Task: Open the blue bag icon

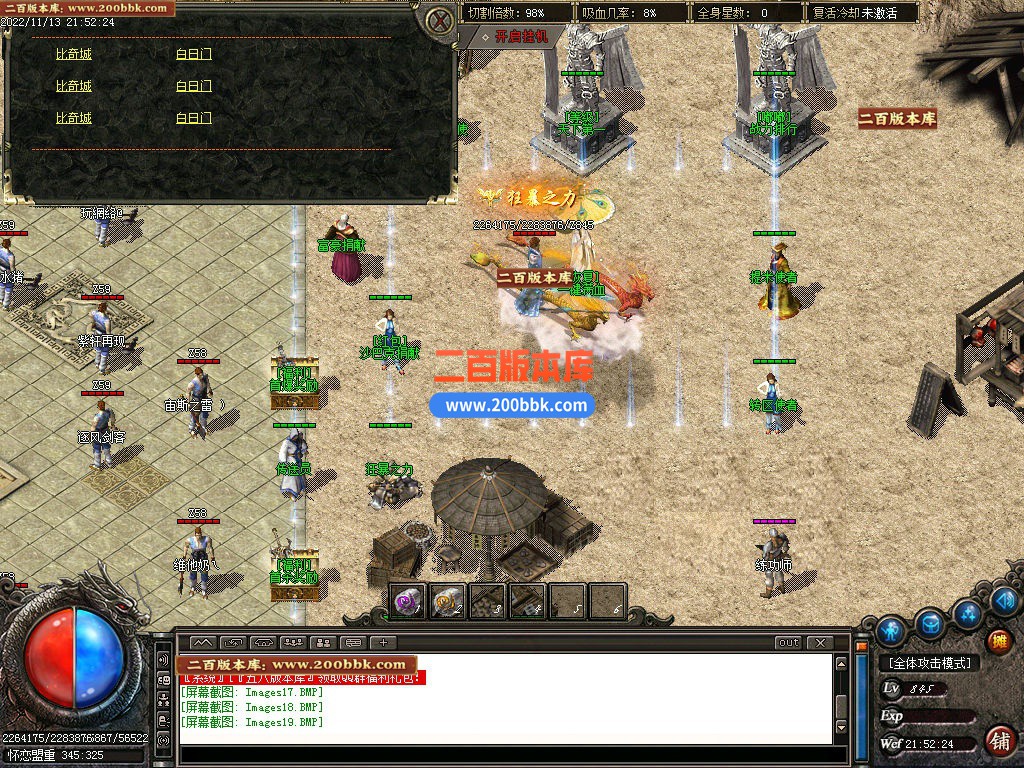Action: click(x=931, y=623)
